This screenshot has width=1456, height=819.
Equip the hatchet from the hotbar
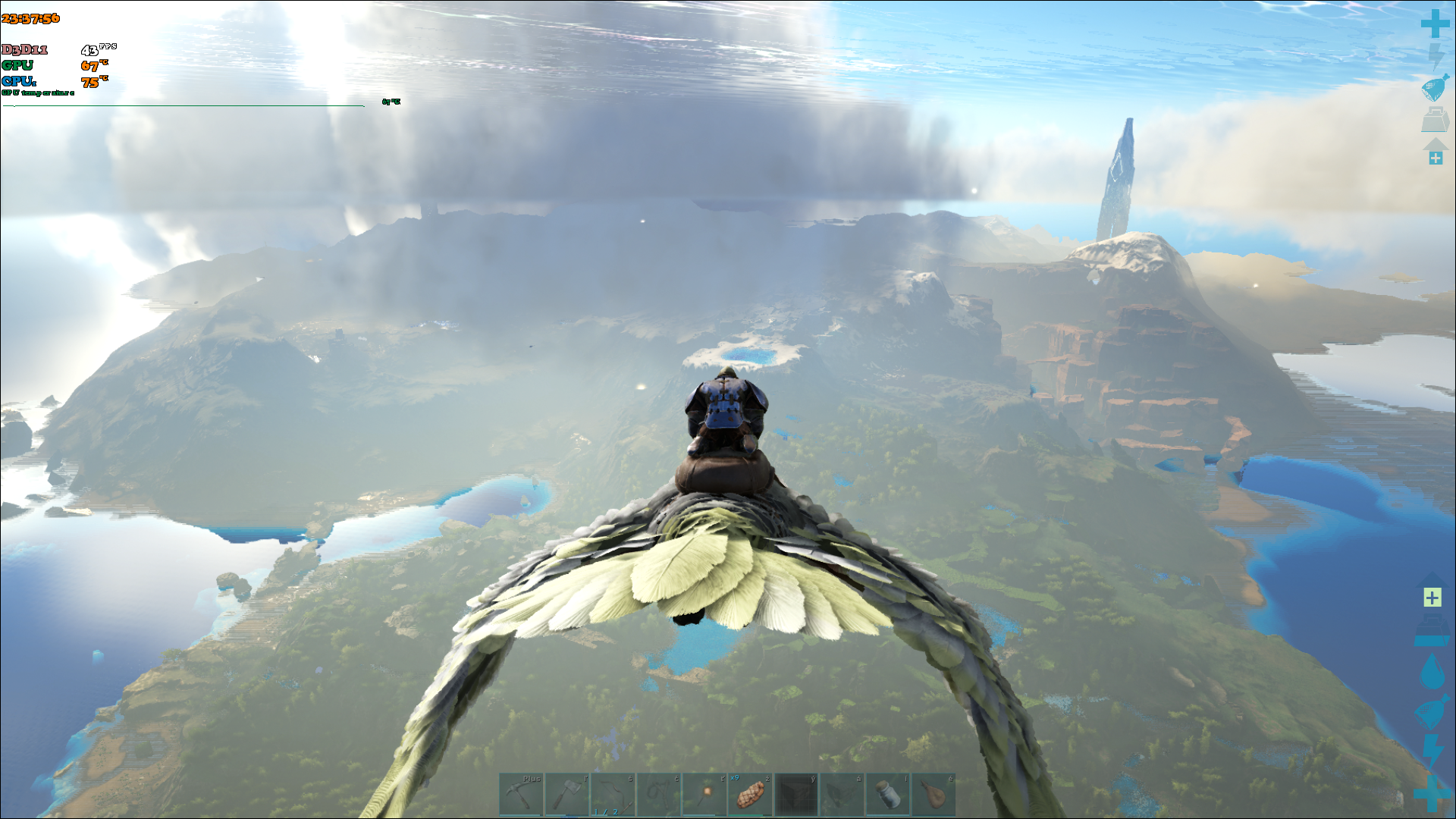pos(567,795)
